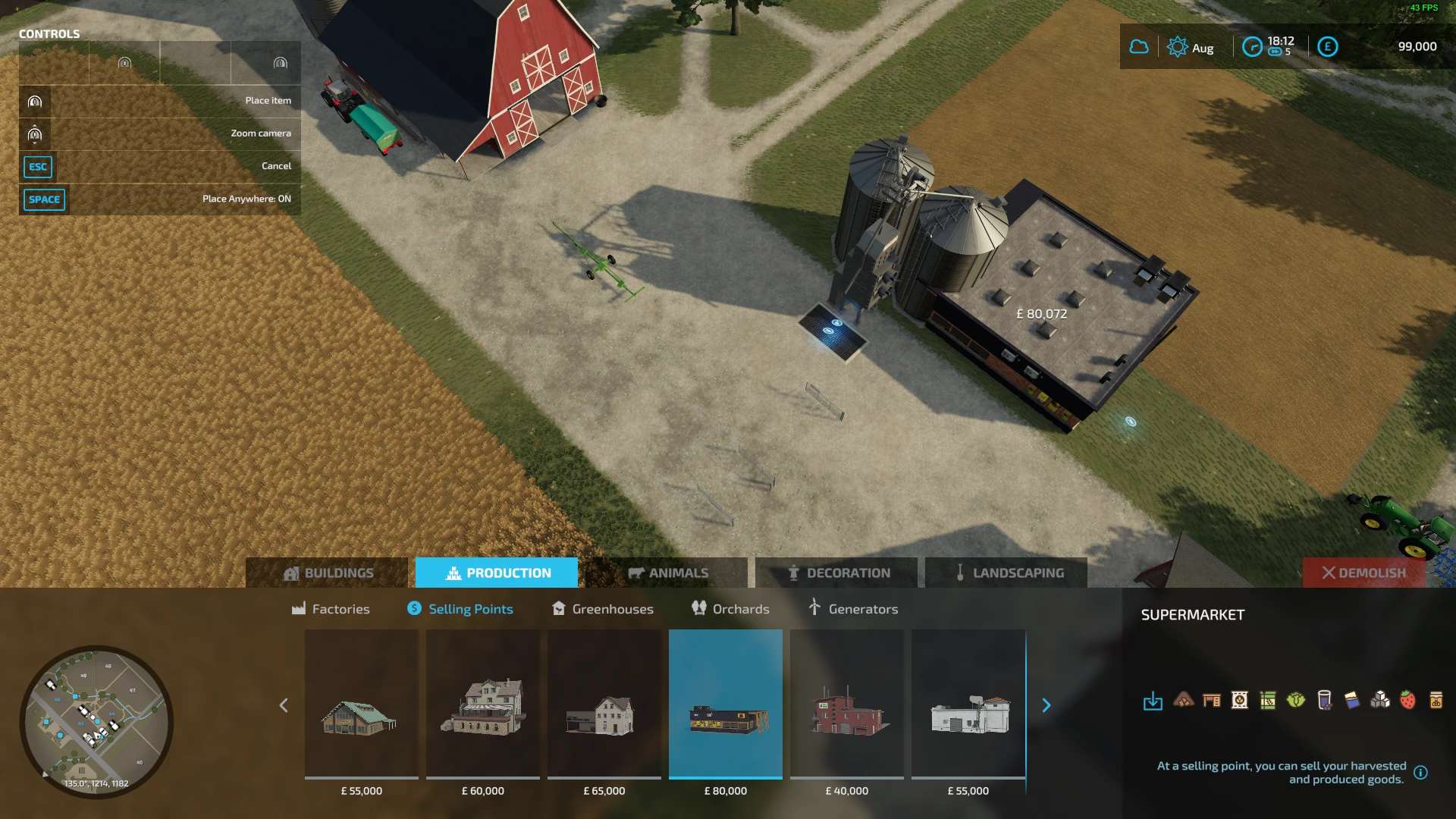Choose the £60,000 selling point building
Image resolution: width=1456 pixels, height=819 pixels.
tap(483, 704)
